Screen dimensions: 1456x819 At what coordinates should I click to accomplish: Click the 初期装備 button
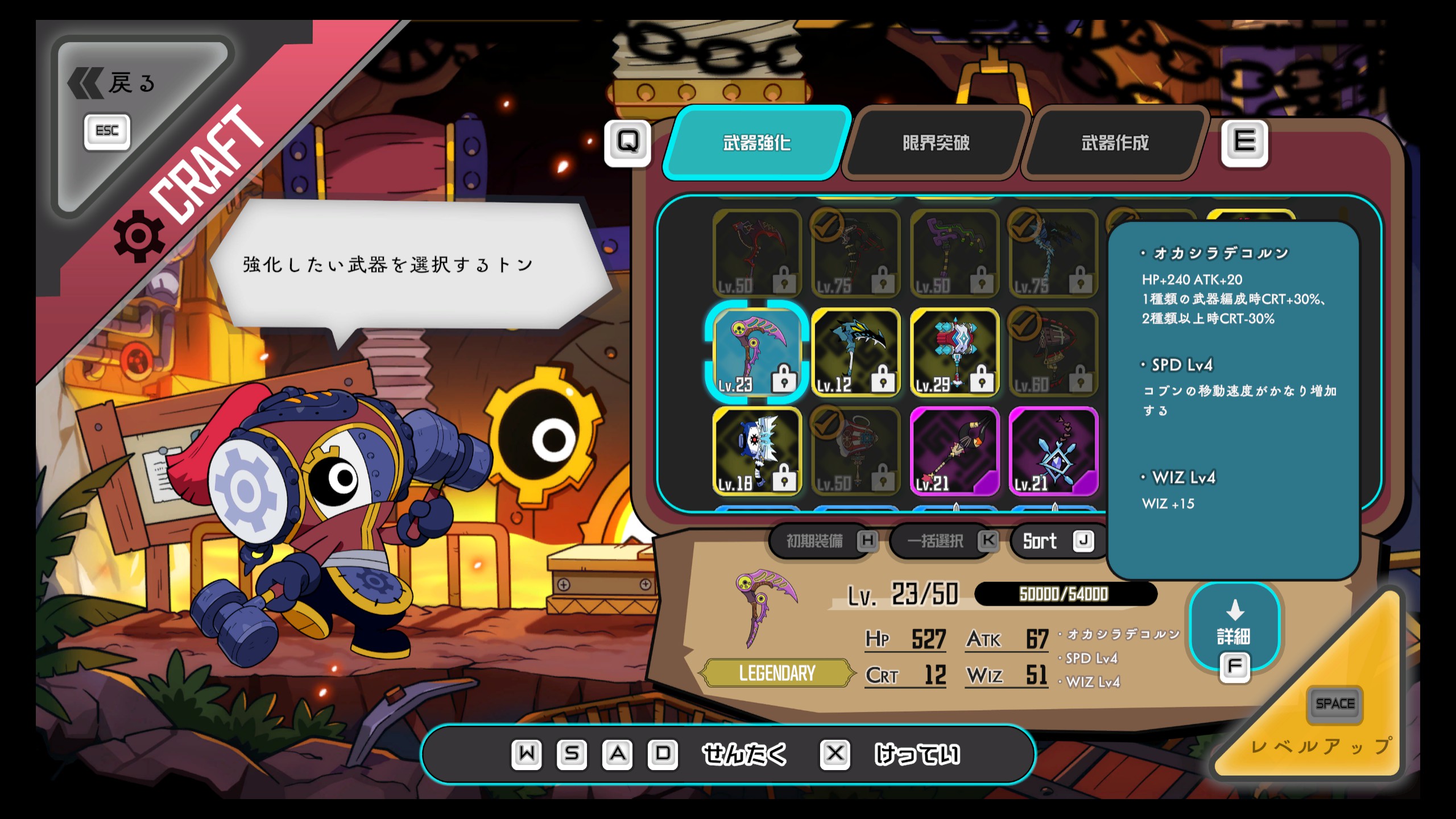pyautogui.click(x=822, y=541)
